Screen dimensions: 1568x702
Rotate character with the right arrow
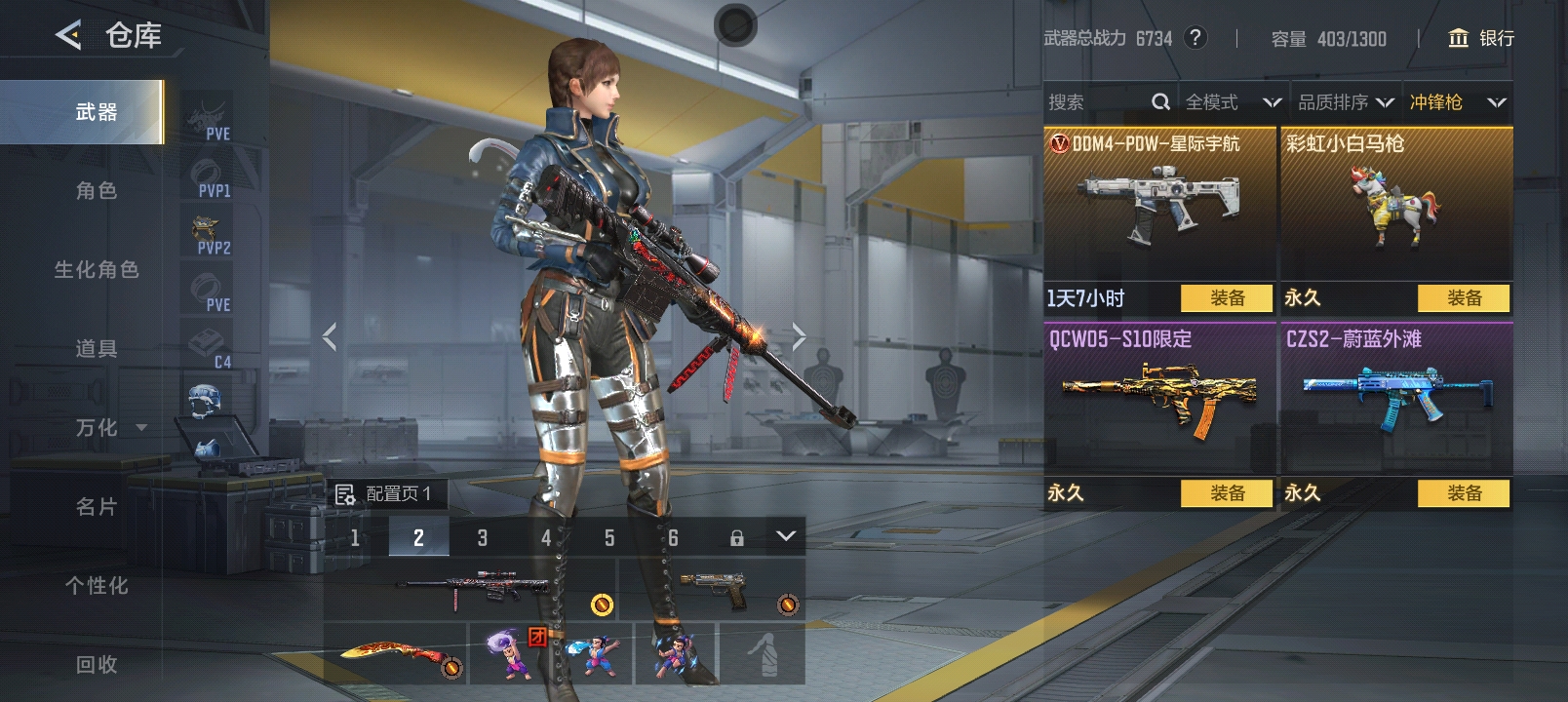pyautogui.click(x=799, y=337)
